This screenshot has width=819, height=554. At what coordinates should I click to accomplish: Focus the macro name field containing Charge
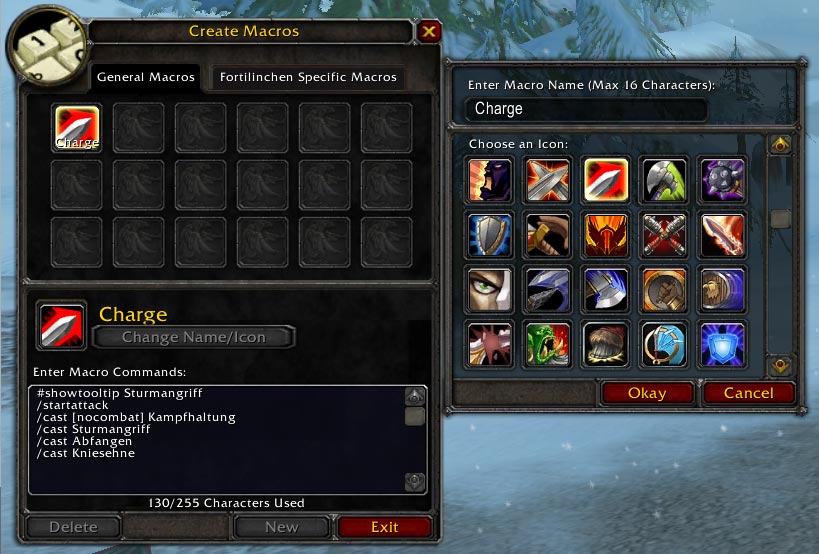(x=585, y=109)
